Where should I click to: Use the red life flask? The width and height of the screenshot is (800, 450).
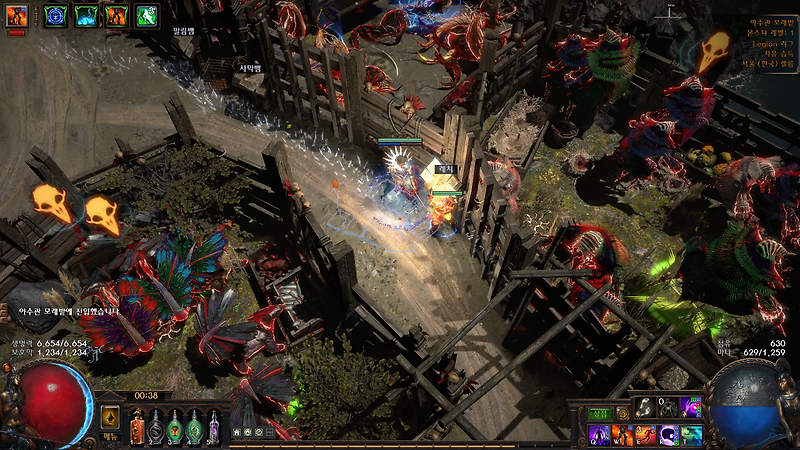137,427
